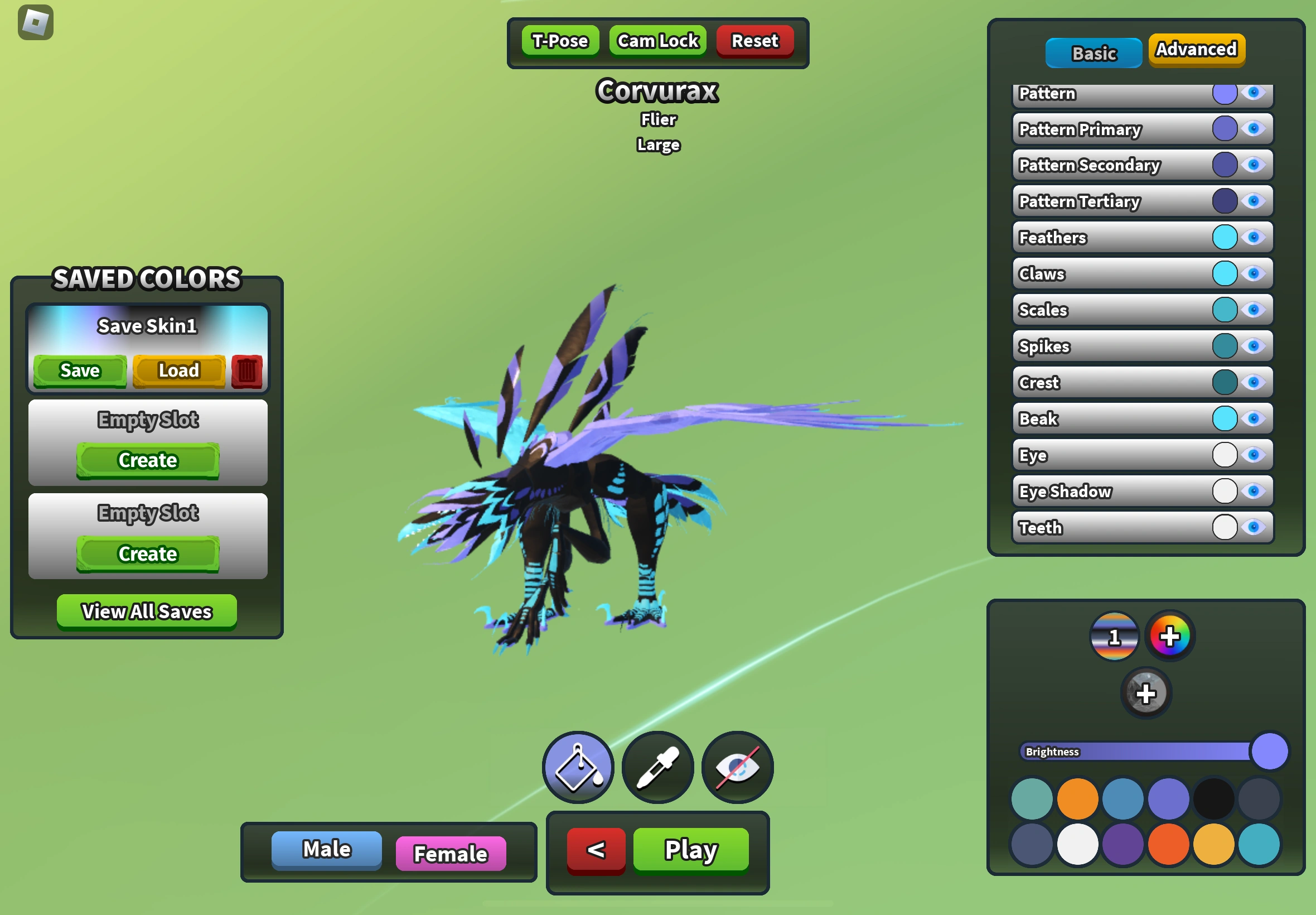Click View All Saves
The height and width of the screenshot is (915, 1316).
[x=147, y=611]
